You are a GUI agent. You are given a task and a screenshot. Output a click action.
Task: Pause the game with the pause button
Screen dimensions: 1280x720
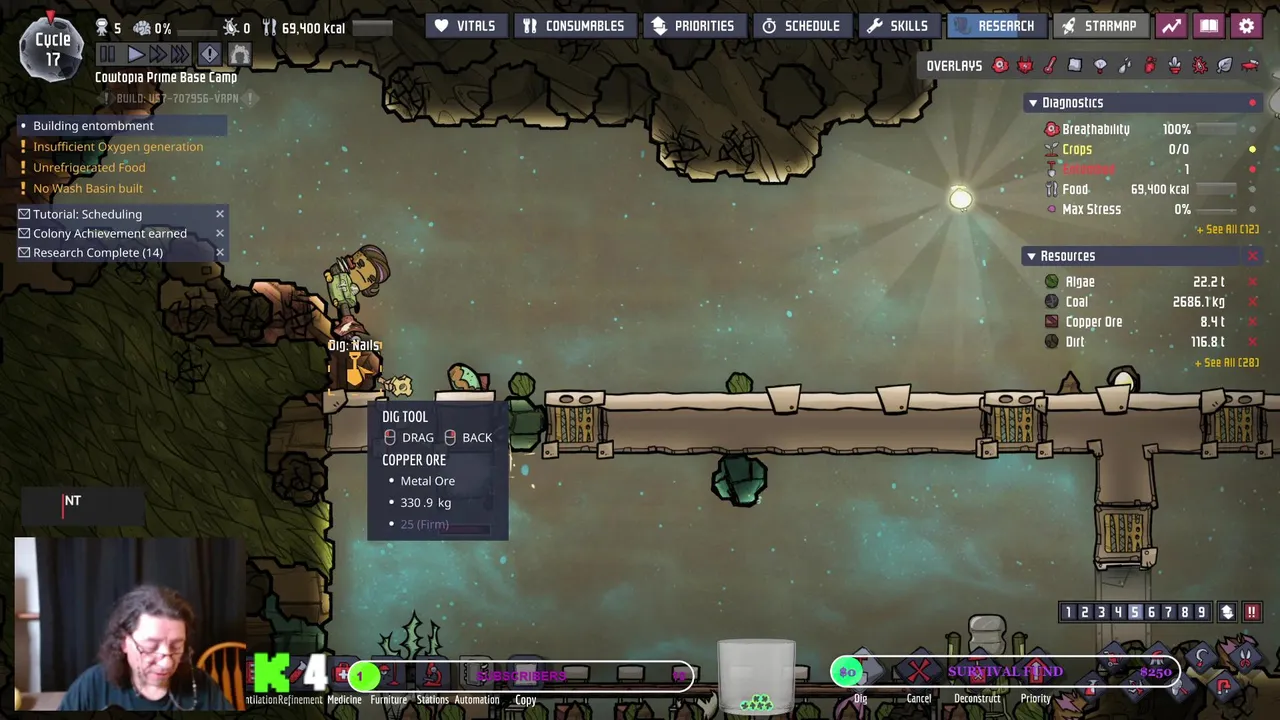click(108, 55)
